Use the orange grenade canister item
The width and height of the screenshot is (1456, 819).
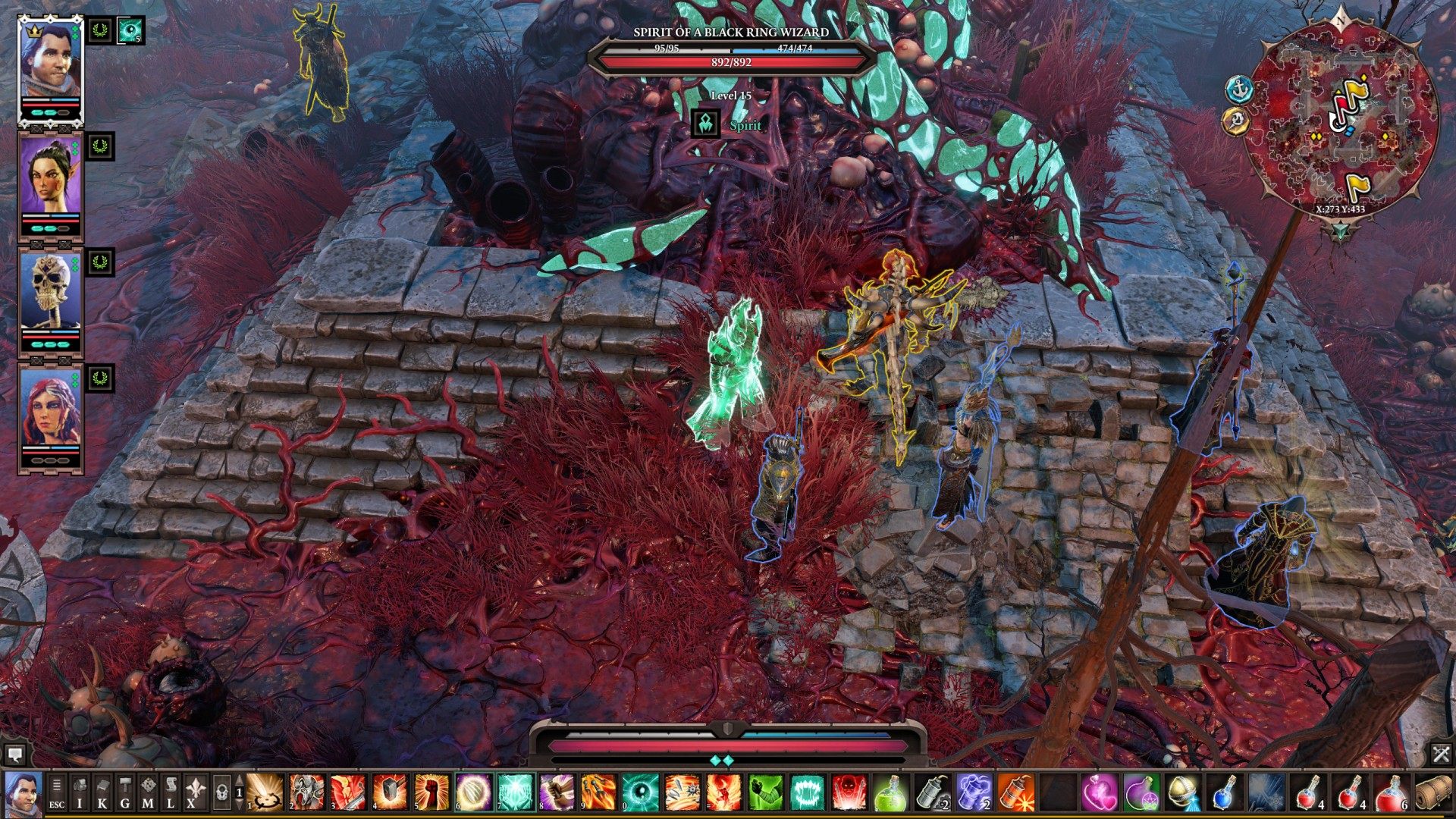pyautogui.click(x=1015, y=792)
